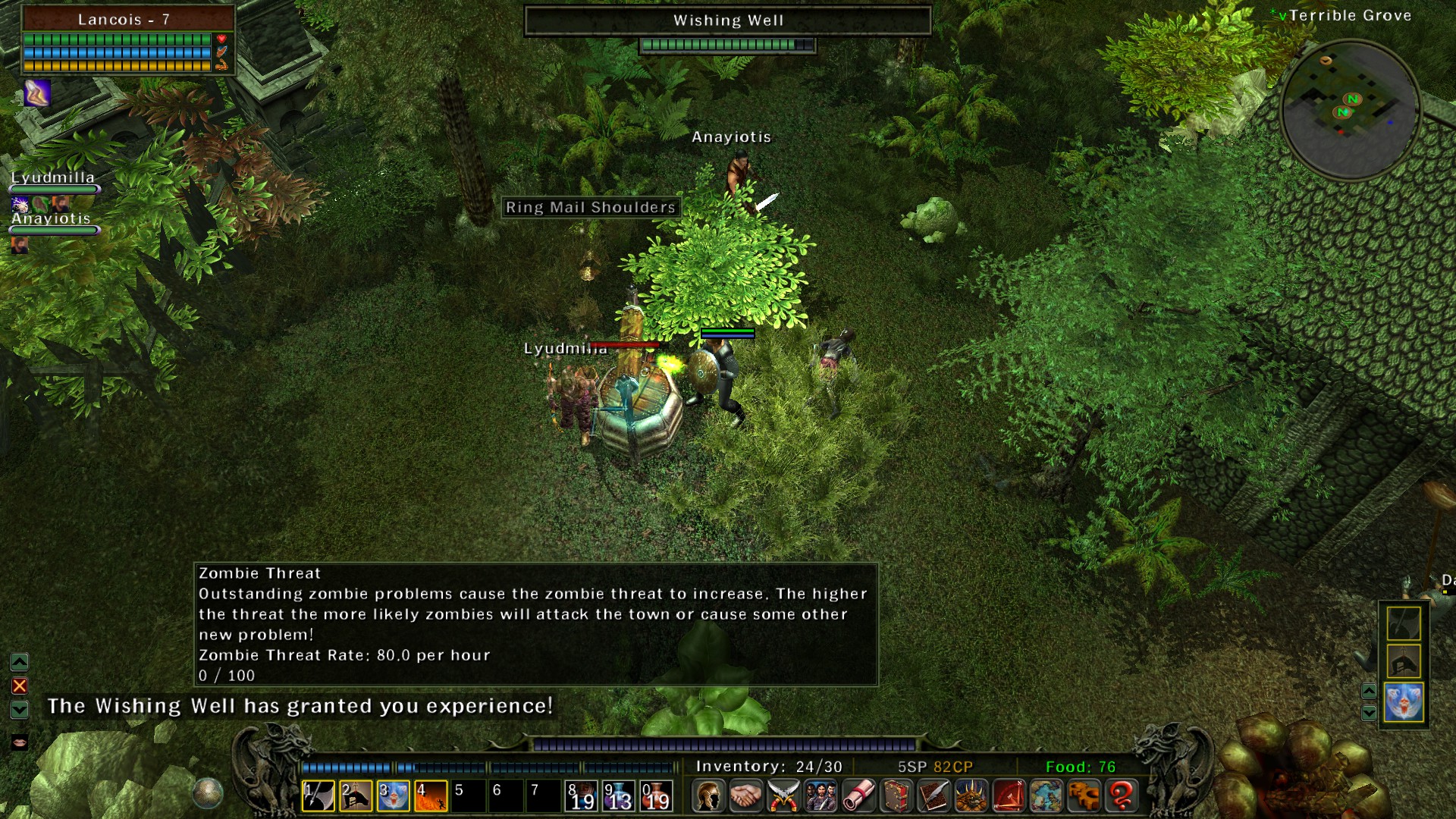Drink the red potion in slot 0
This screenshot has width=1456, height=819.
(x=656, y=796)
